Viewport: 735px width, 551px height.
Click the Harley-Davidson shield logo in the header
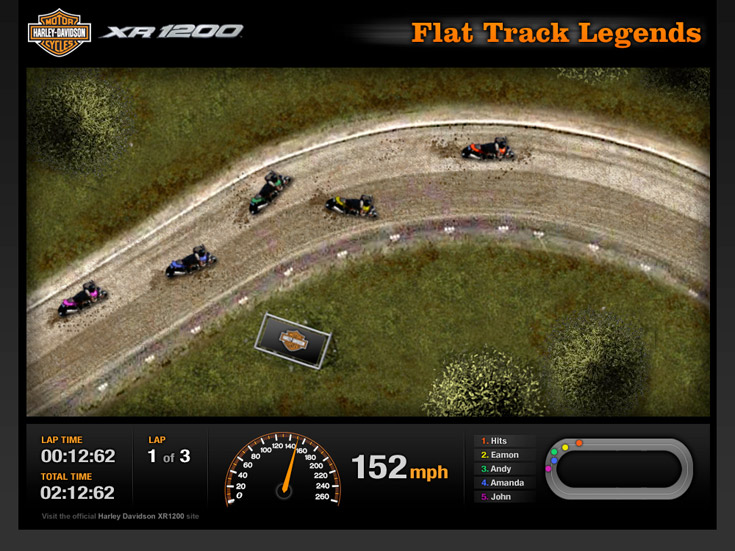point(59,33)
